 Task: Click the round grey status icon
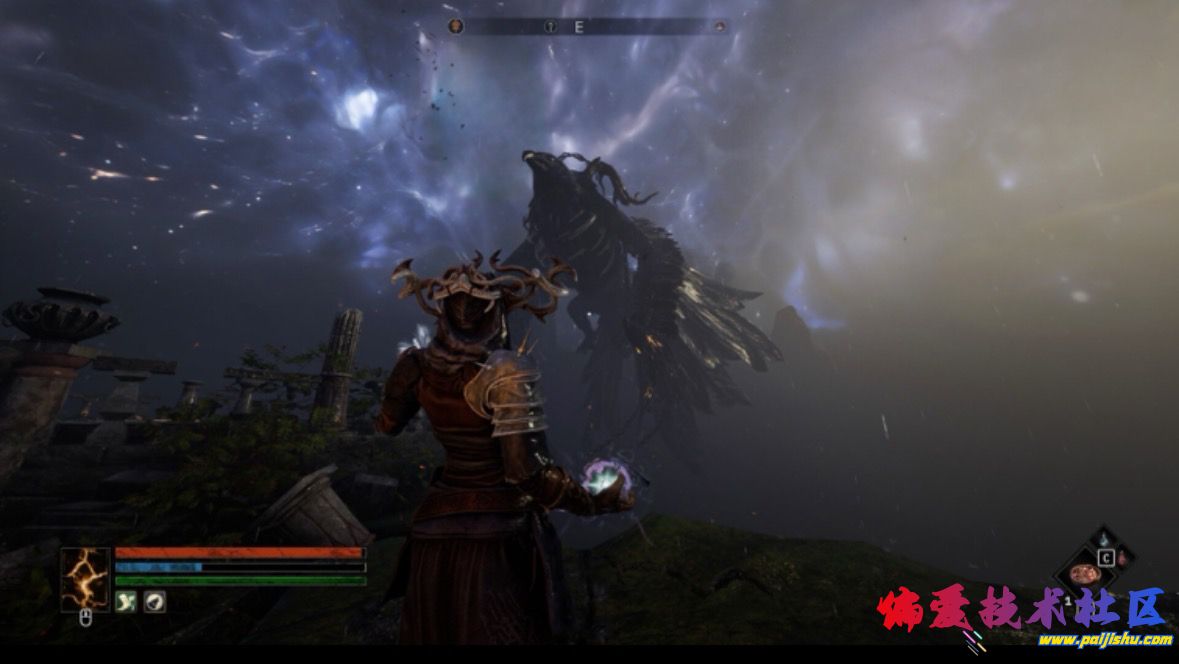click(154, 601)
